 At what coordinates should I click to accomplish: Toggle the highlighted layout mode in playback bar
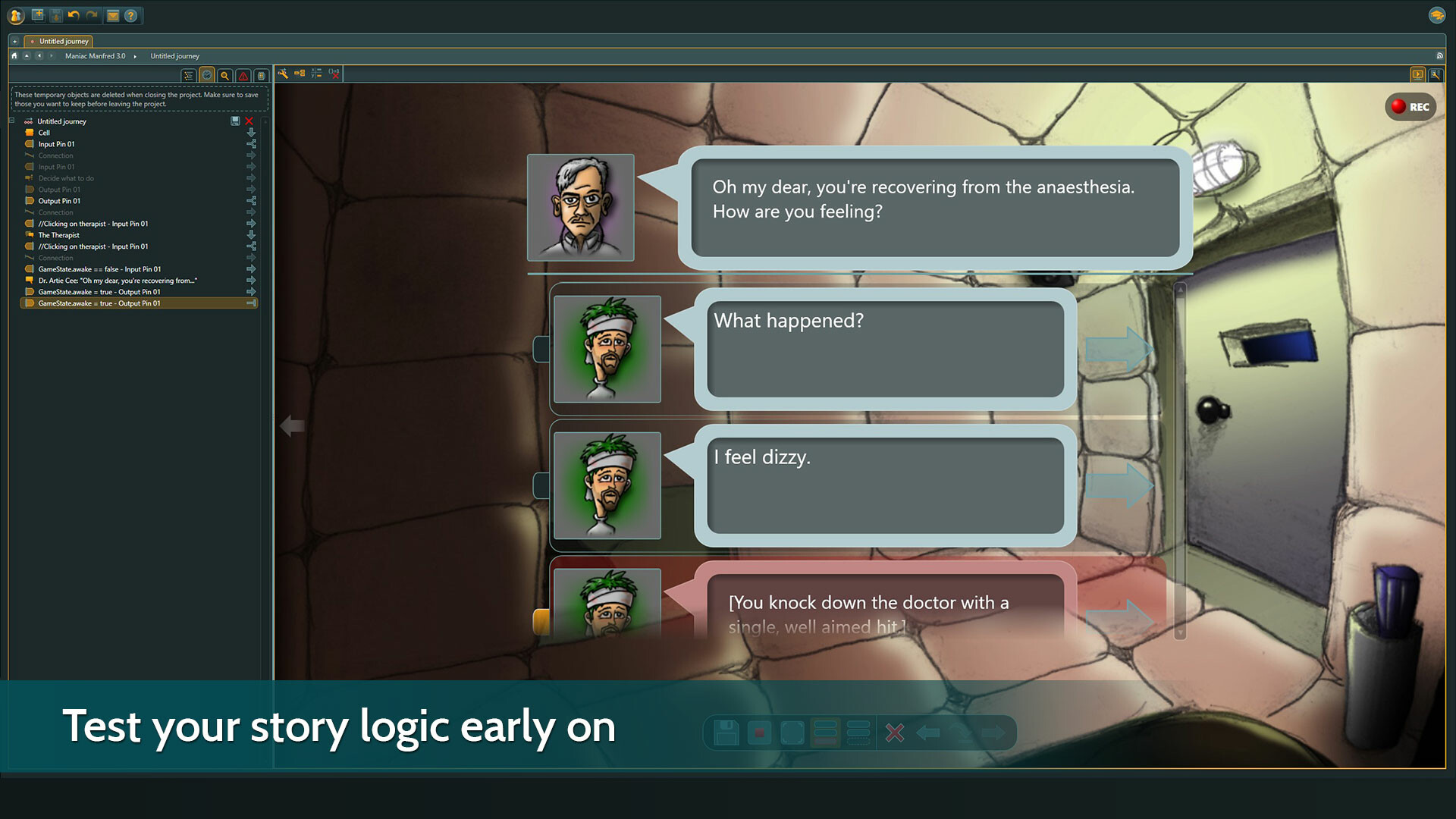825,732
